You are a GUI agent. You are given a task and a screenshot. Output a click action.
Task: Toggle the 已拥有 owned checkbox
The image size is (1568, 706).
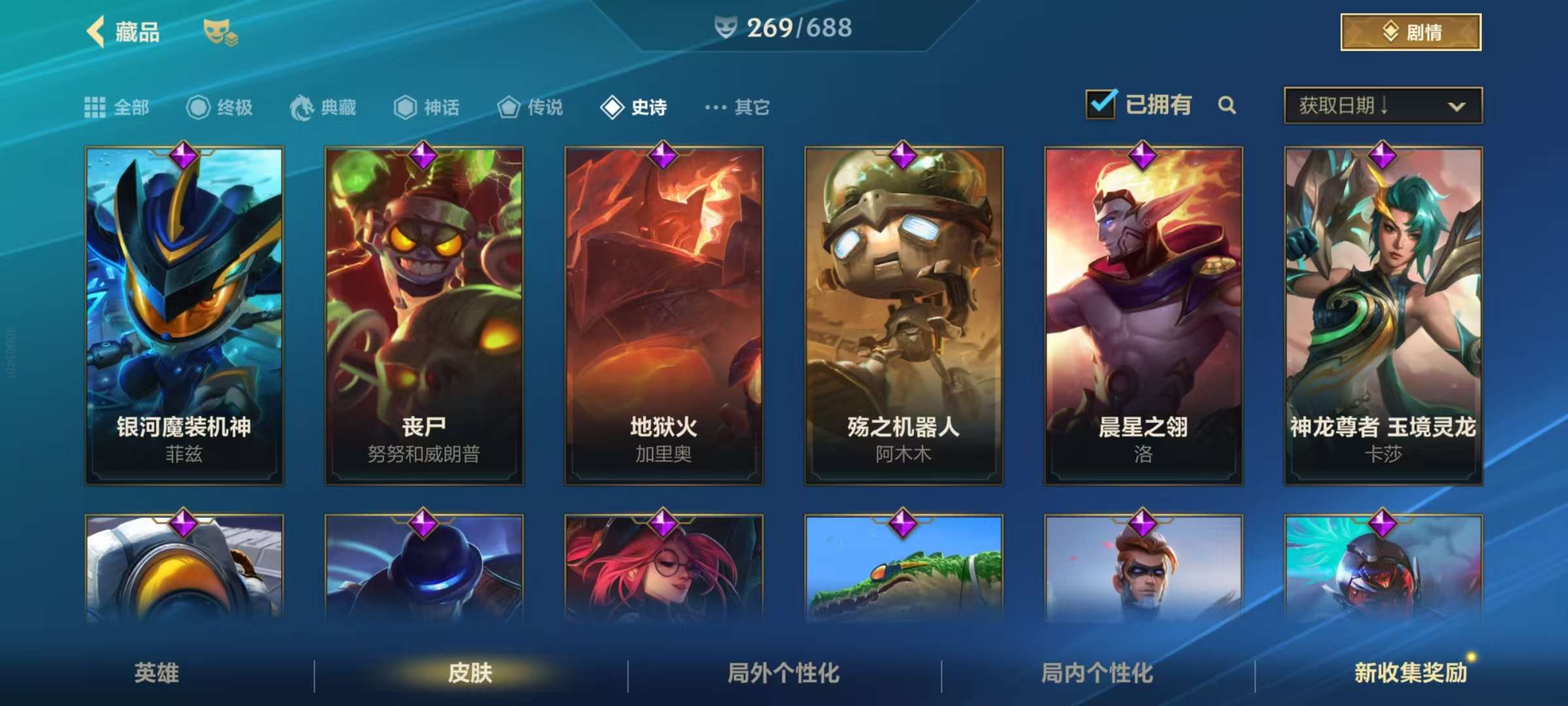(1101, 105)
